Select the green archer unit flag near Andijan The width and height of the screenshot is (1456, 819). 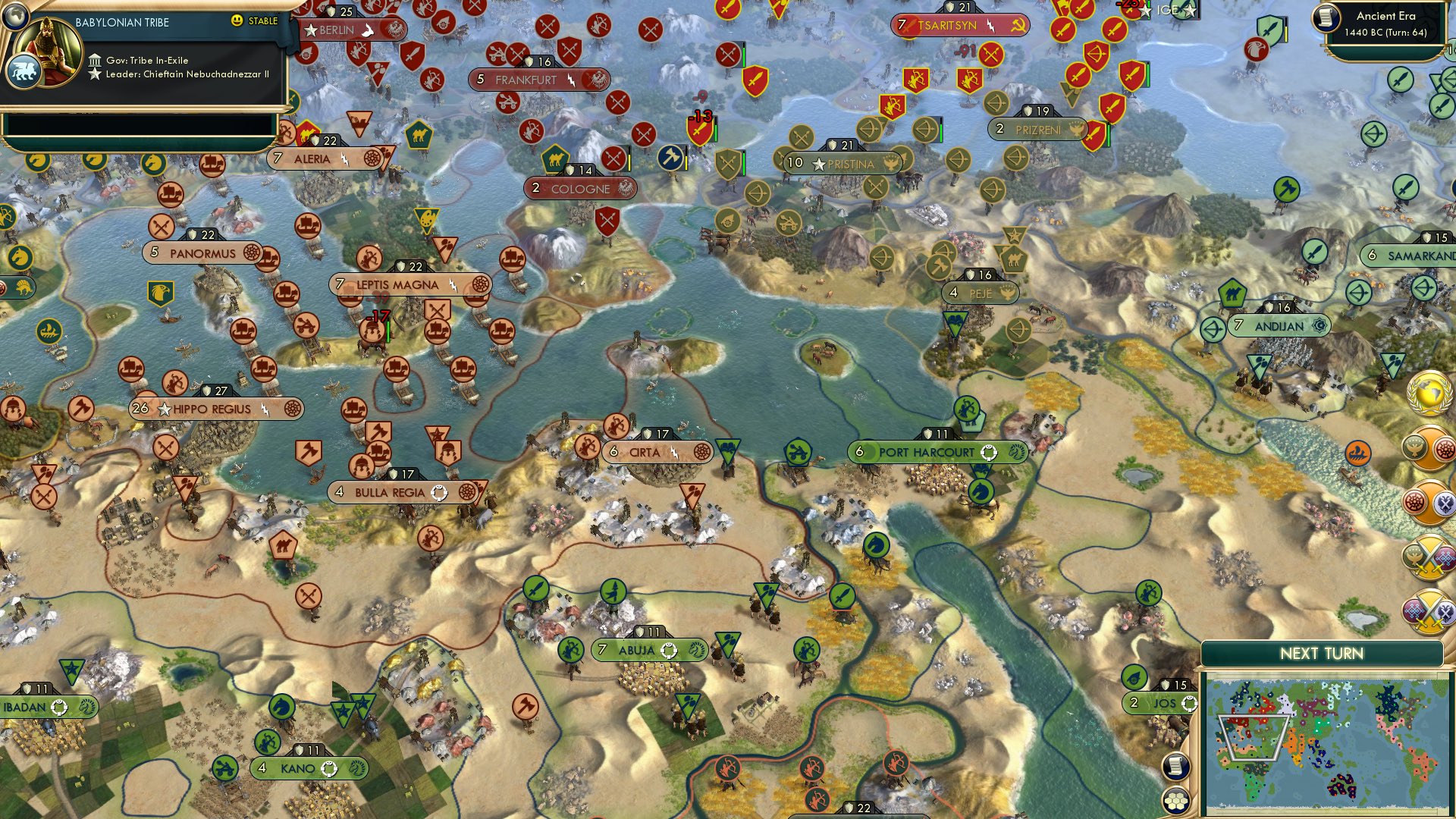1213,329
